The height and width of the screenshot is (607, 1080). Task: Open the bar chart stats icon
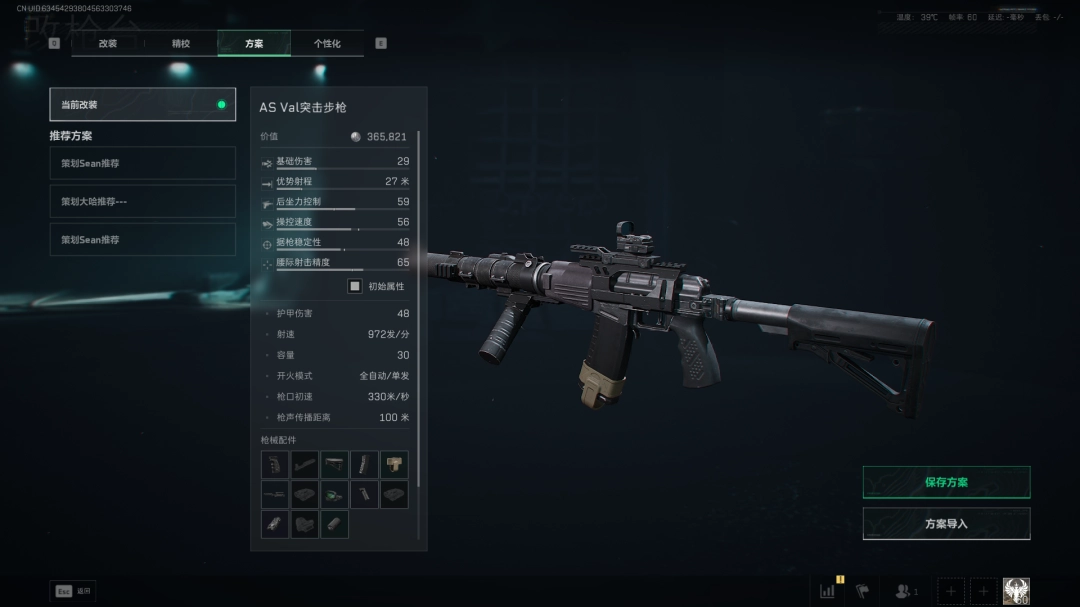[x=828, y=591]
